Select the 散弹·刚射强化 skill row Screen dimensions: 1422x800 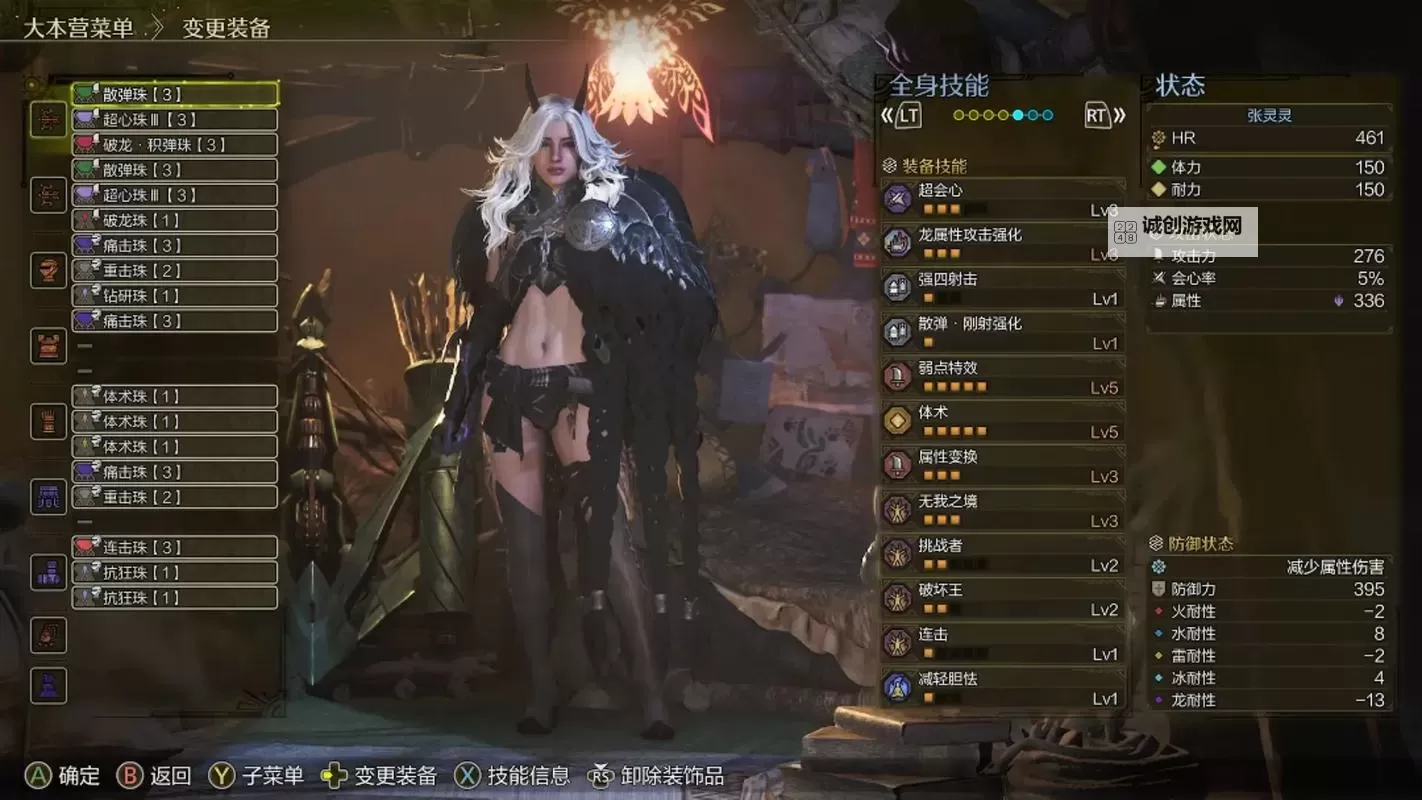tap(1002, 332)
